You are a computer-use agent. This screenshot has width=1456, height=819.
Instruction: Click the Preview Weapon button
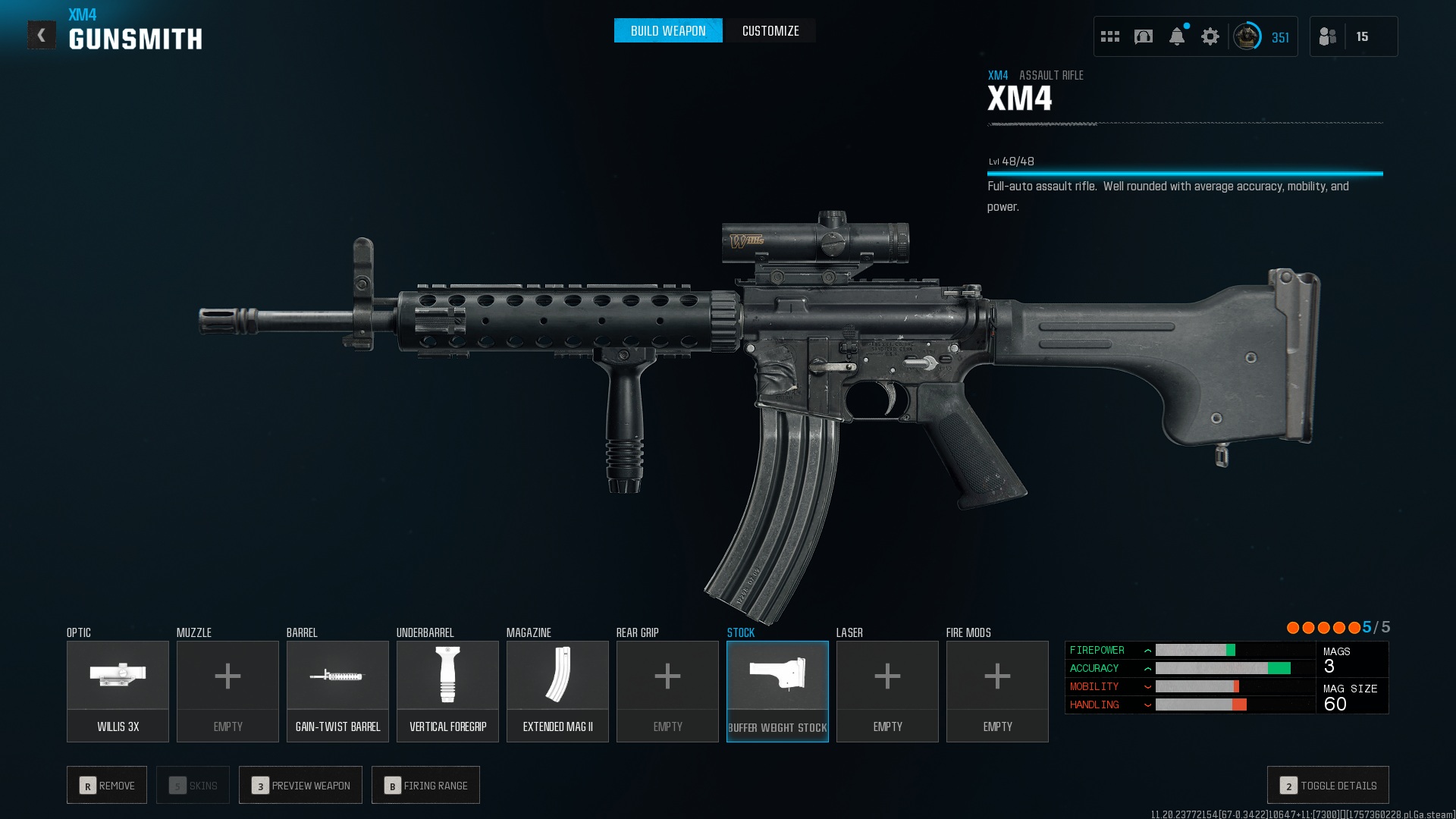click(x=300, y=785)
